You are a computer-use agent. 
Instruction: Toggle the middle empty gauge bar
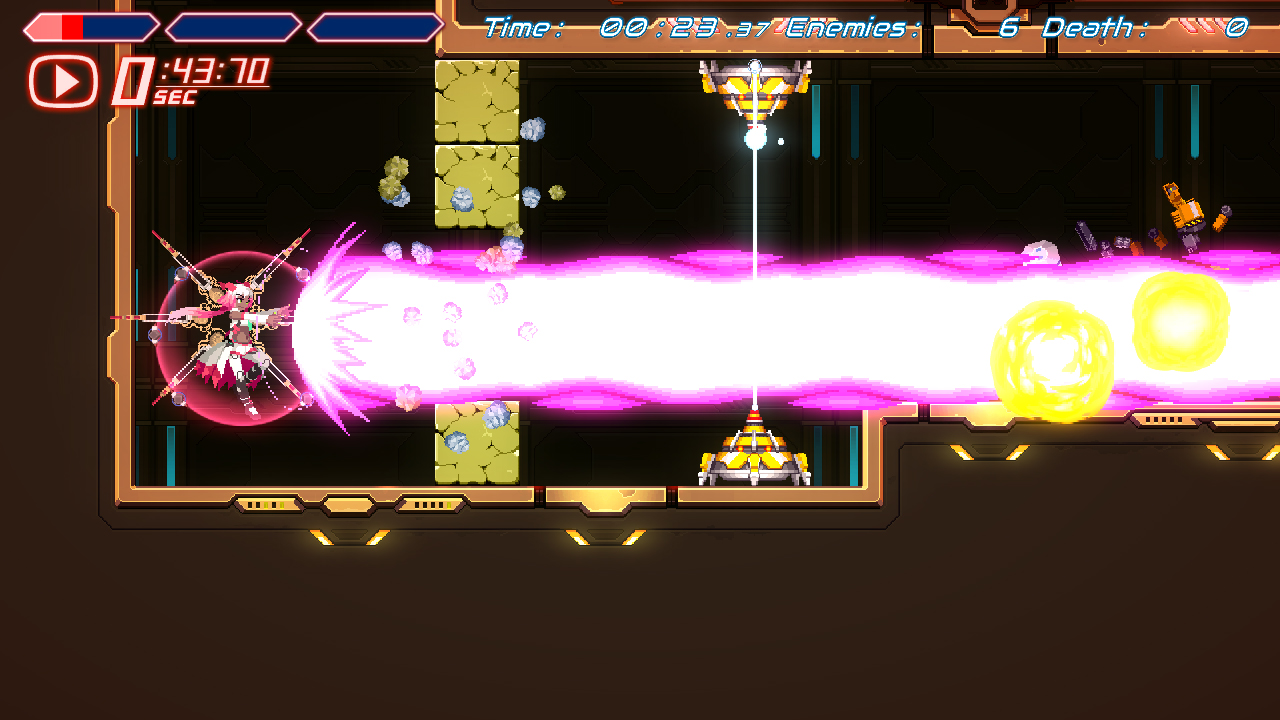click(x=232, y=25)
